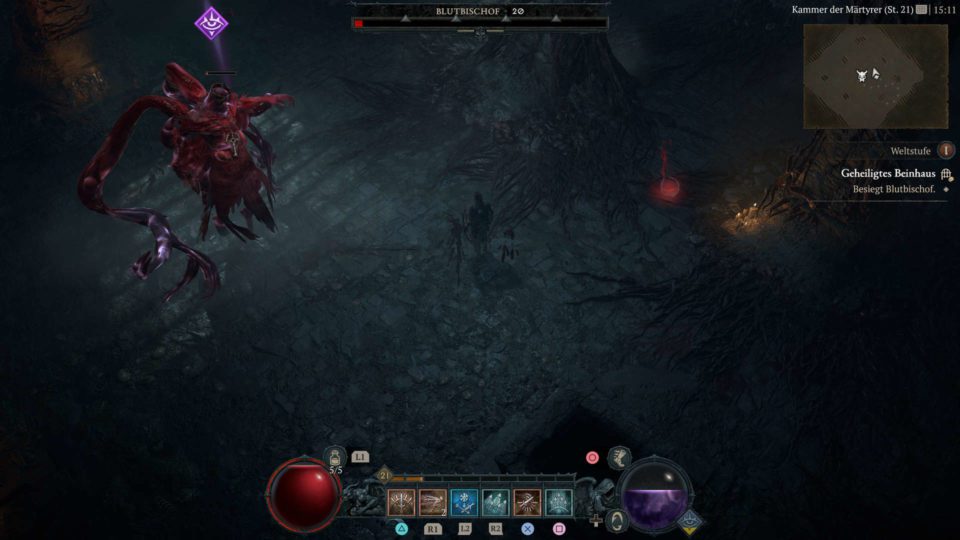The image size is (960, 540).
Task: Use the teal spikes skill in slot four
Action: pyautogui.click(x=496, y=502)
